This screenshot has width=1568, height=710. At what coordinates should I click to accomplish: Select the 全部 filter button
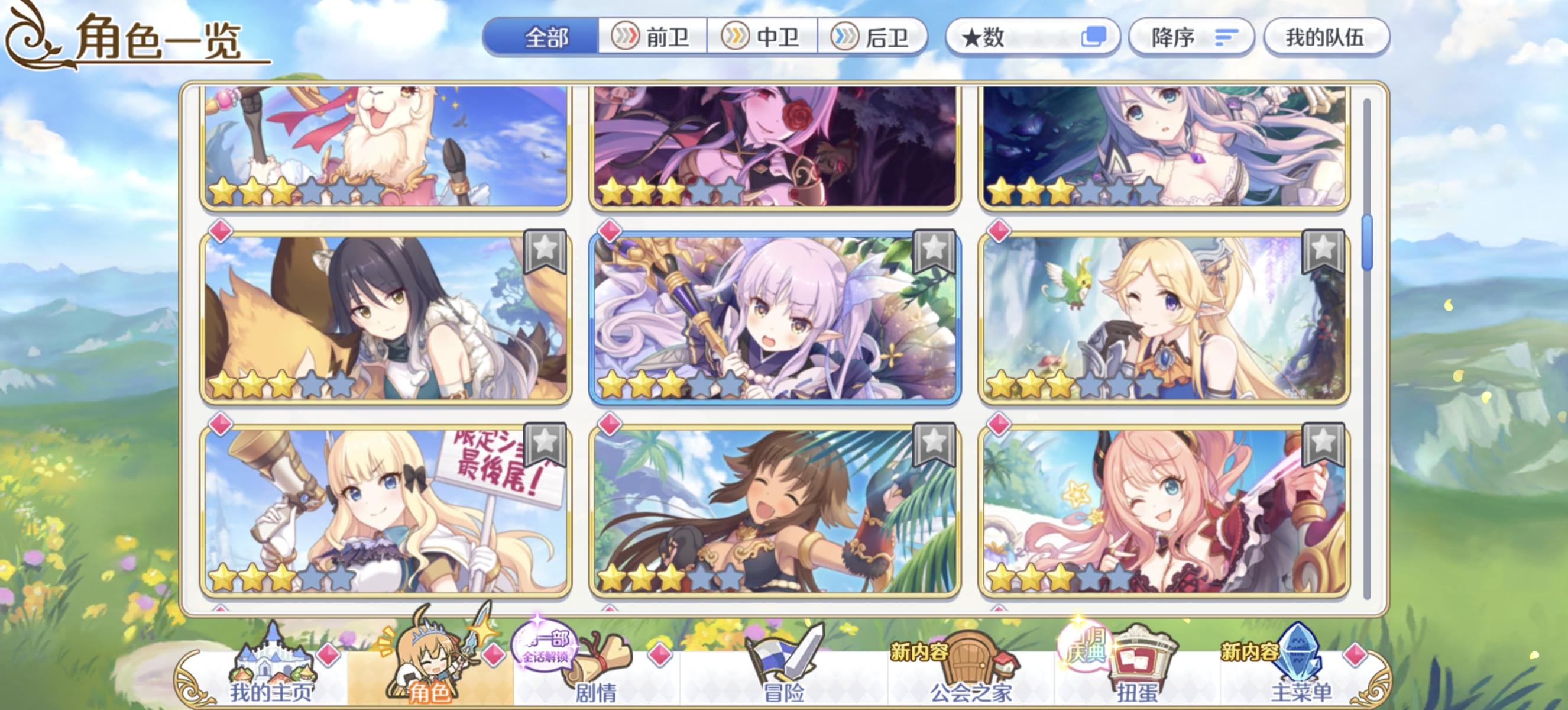[543, 38]
